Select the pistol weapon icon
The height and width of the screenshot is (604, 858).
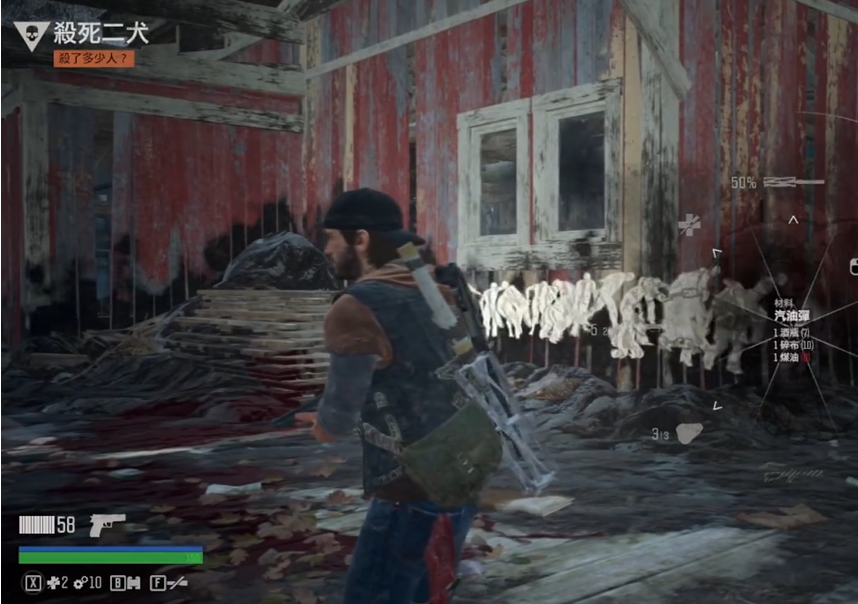107,525
